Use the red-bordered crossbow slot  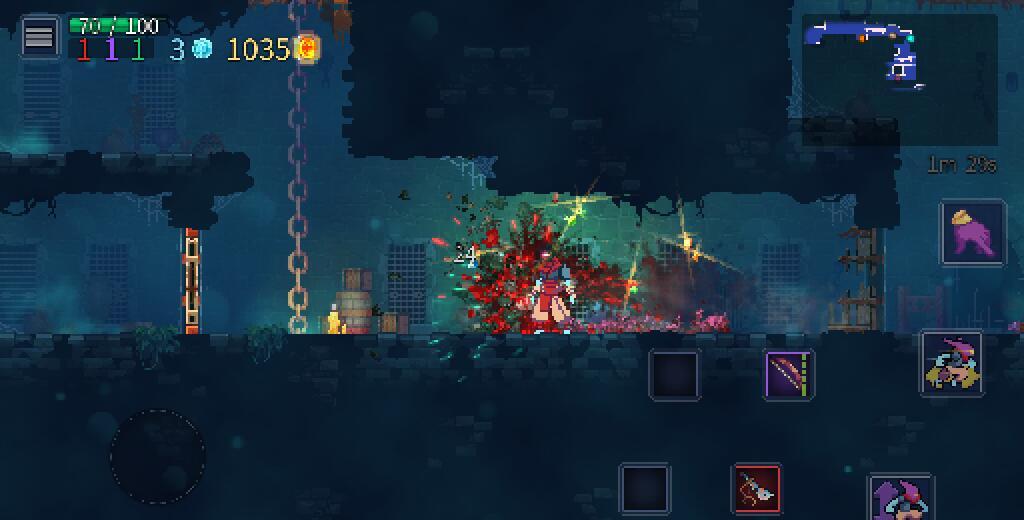pyautogui.click(x=757, y=489)
